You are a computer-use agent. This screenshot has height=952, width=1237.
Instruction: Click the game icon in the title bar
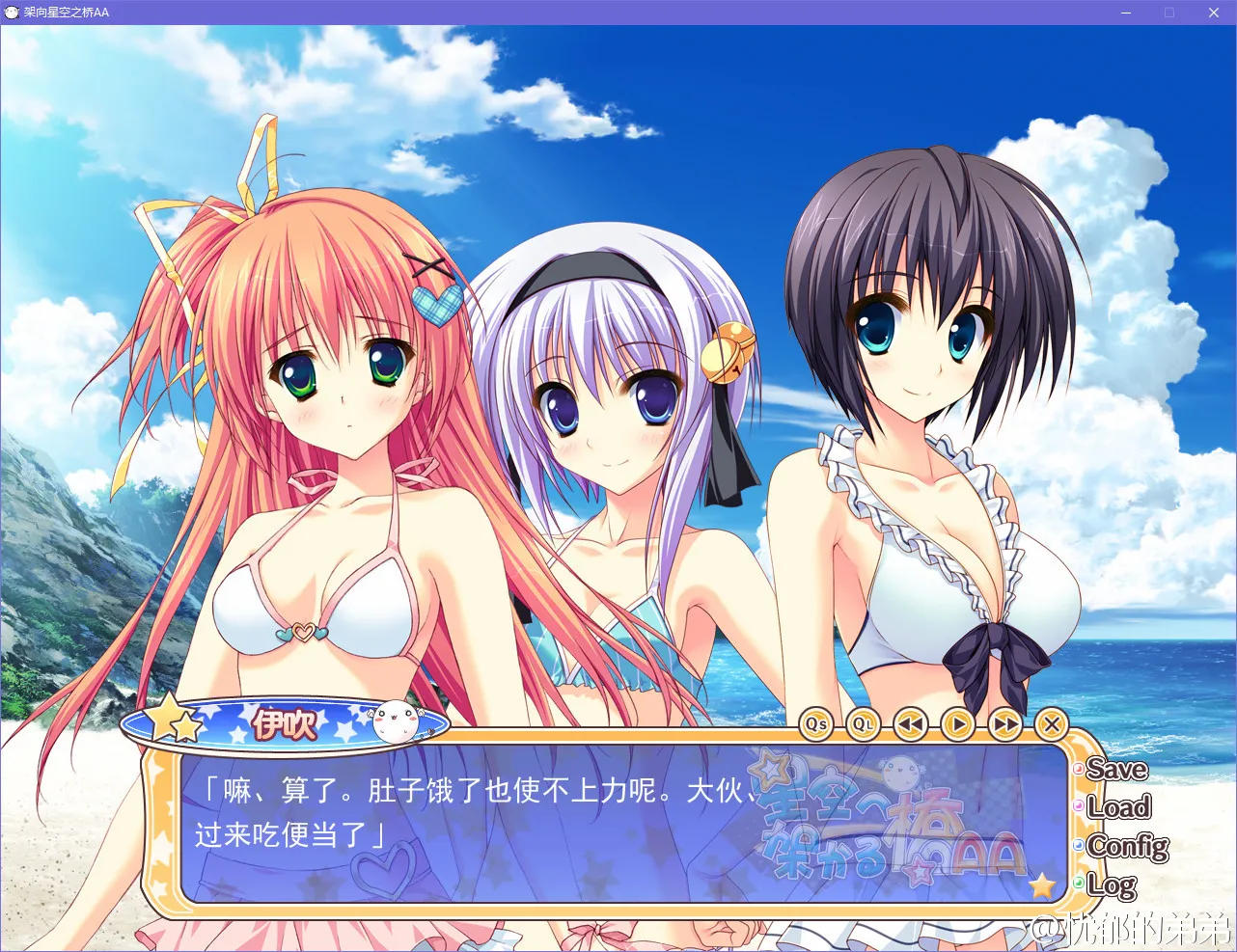(14, 13)
